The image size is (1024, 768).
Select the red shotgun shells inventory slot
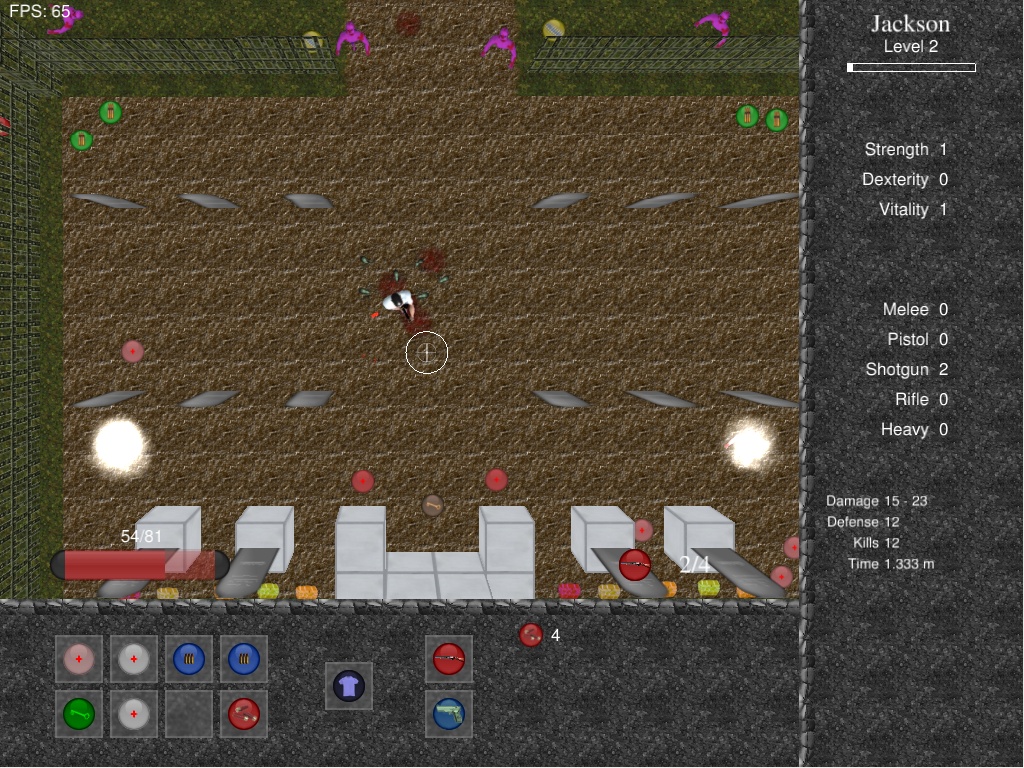[244, 714]
